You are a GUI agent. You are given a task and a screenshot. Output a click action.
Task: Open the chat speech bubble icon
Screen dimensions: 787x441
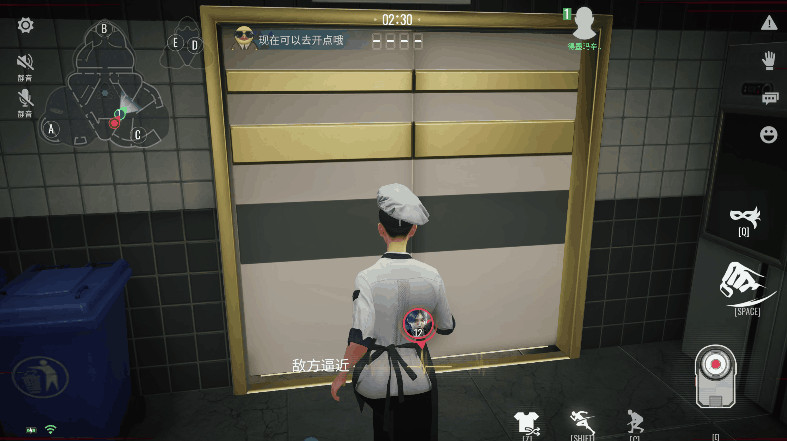click(x=769, y=97)
